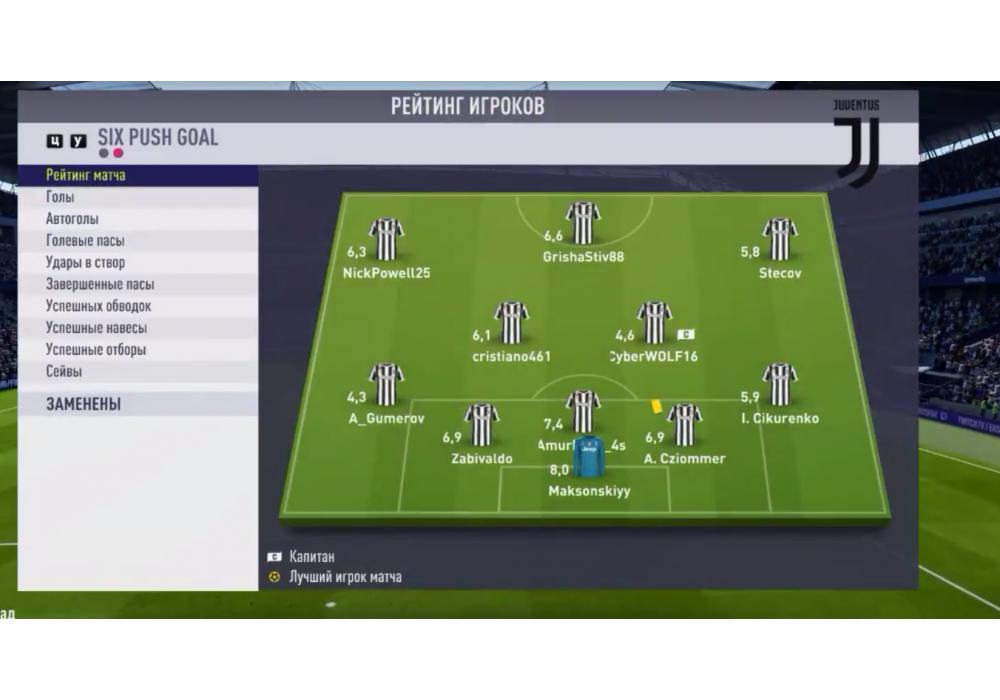Select the Успешные отборы entry
The height and width of the screenshot is (700, 1000).
pos(96,350)
